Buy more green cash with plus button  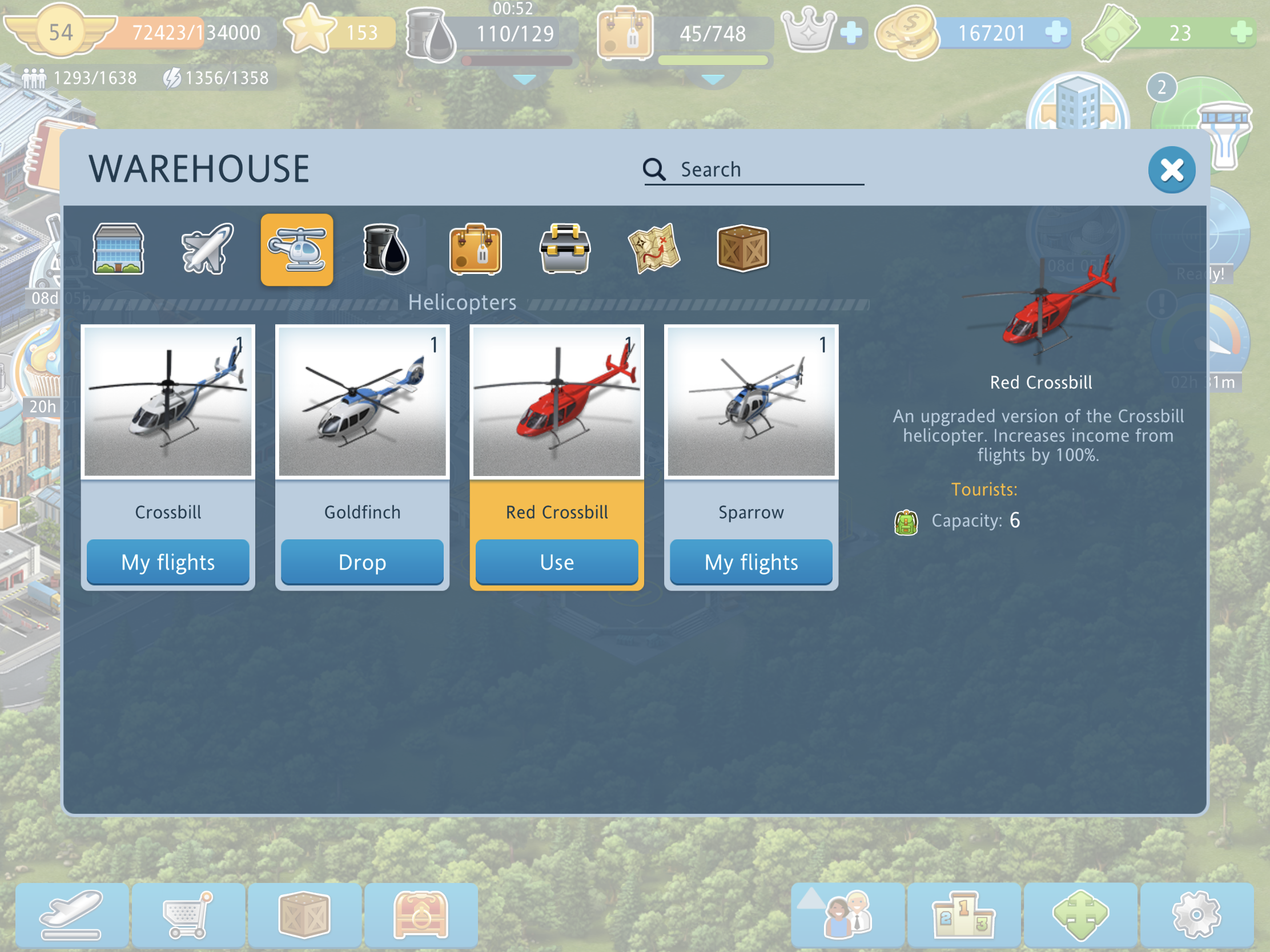coord(1241,32)
